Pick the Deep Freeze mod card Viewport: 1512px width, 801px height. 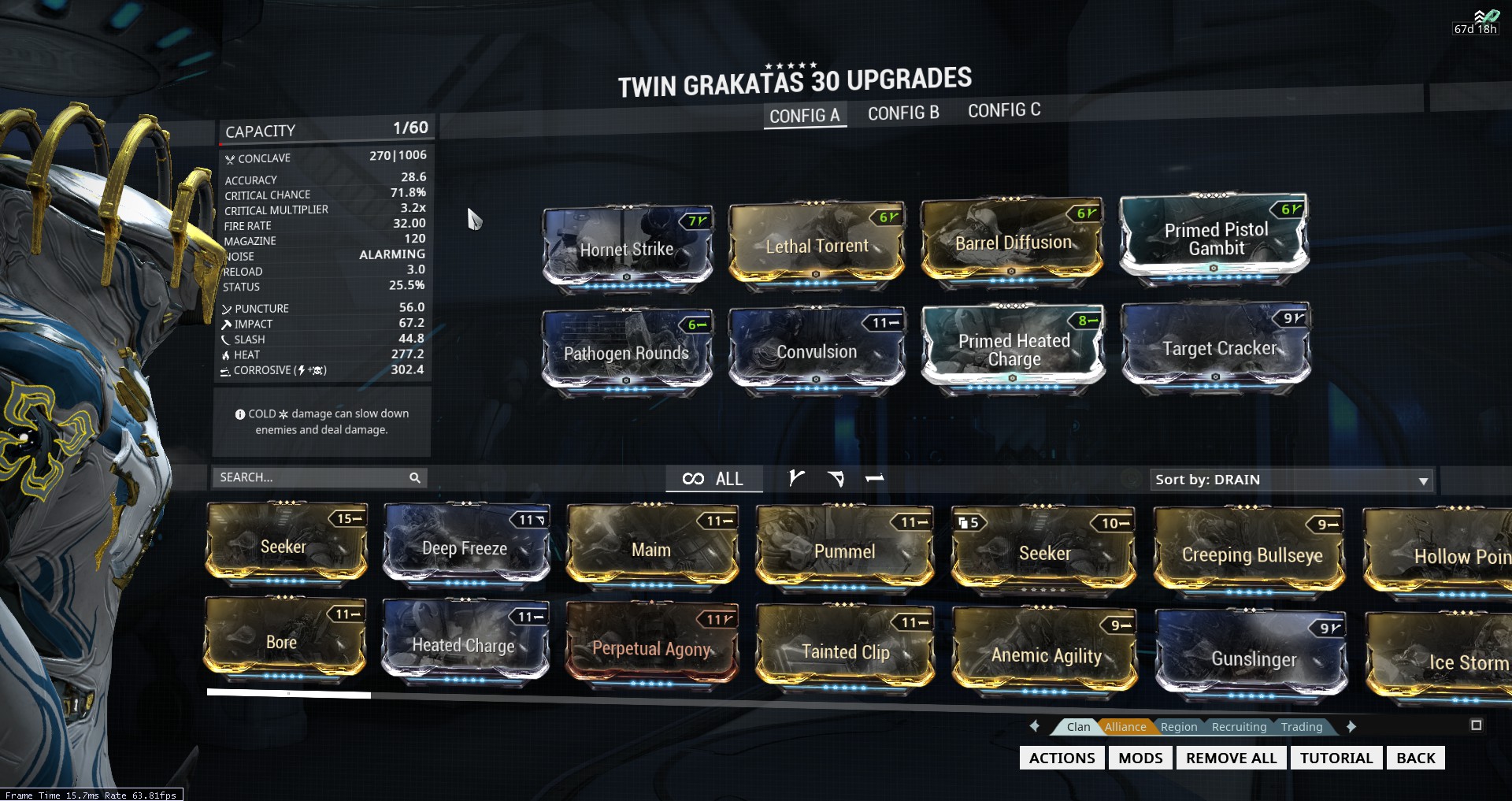click(x=465, y=547)
